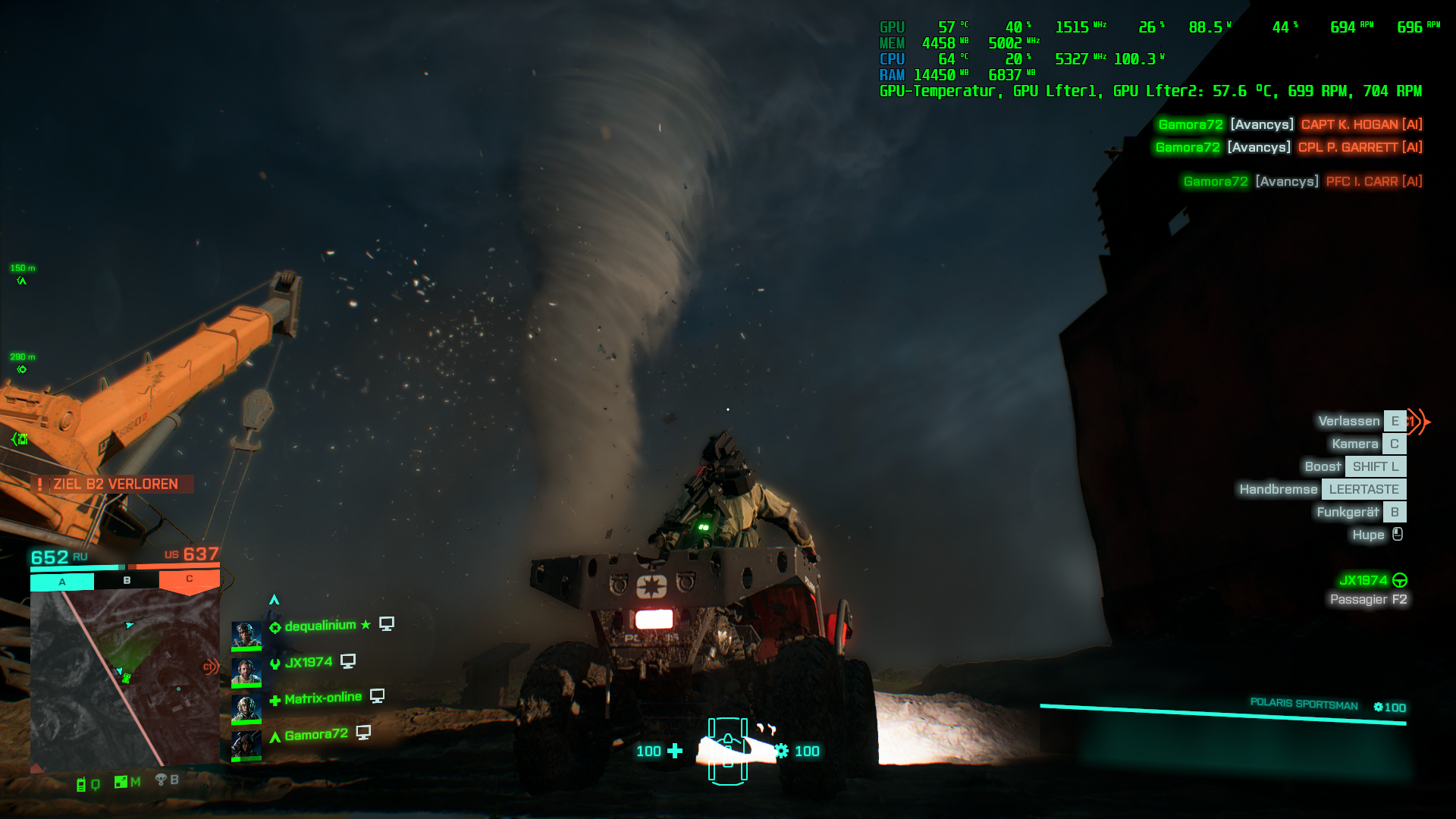Toggle the Hupe mouse button indicator
This screenshot has height=819, width=1456.
click(x=1398, y=535)
